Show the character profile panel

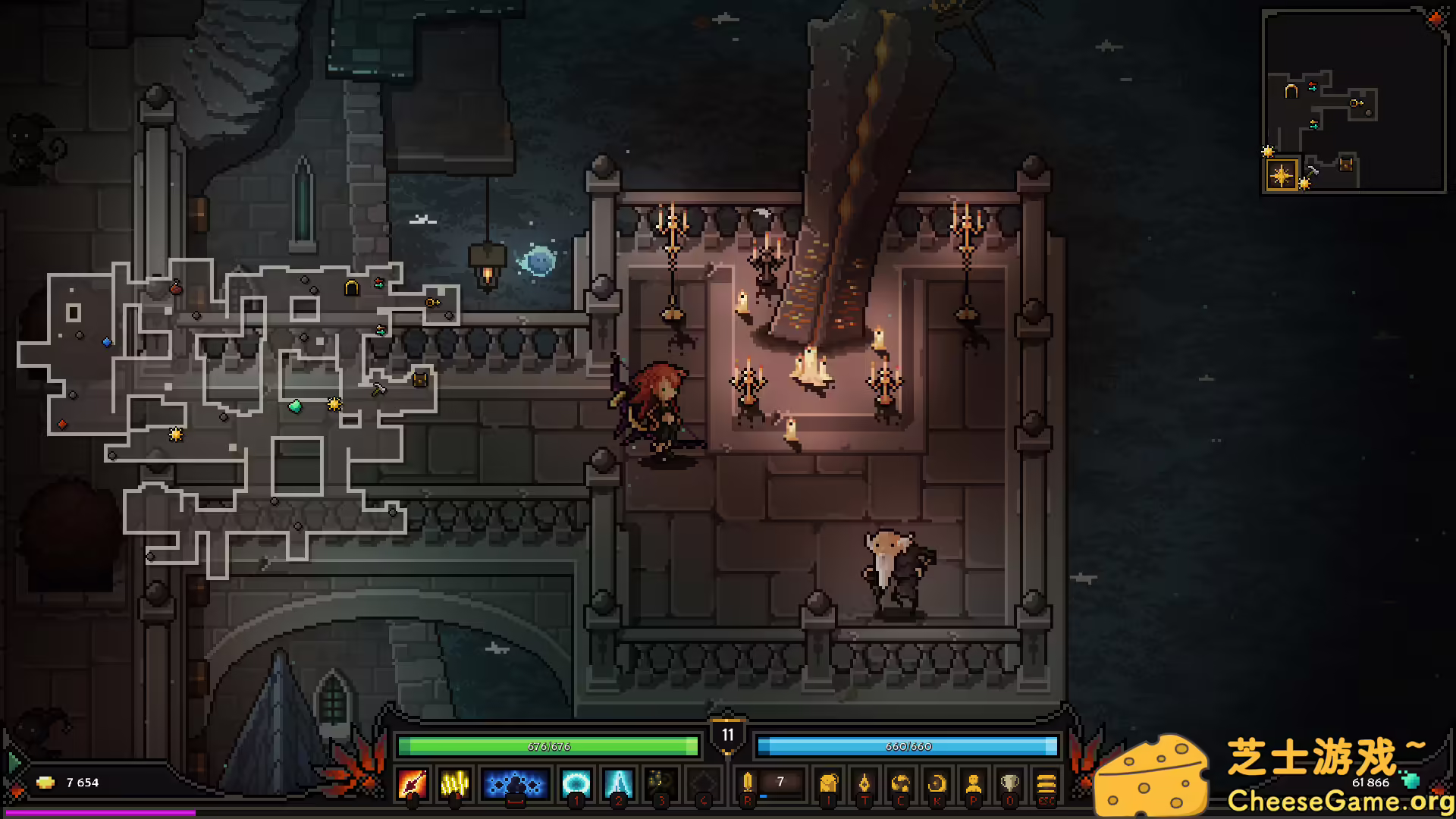coord(973,783)
